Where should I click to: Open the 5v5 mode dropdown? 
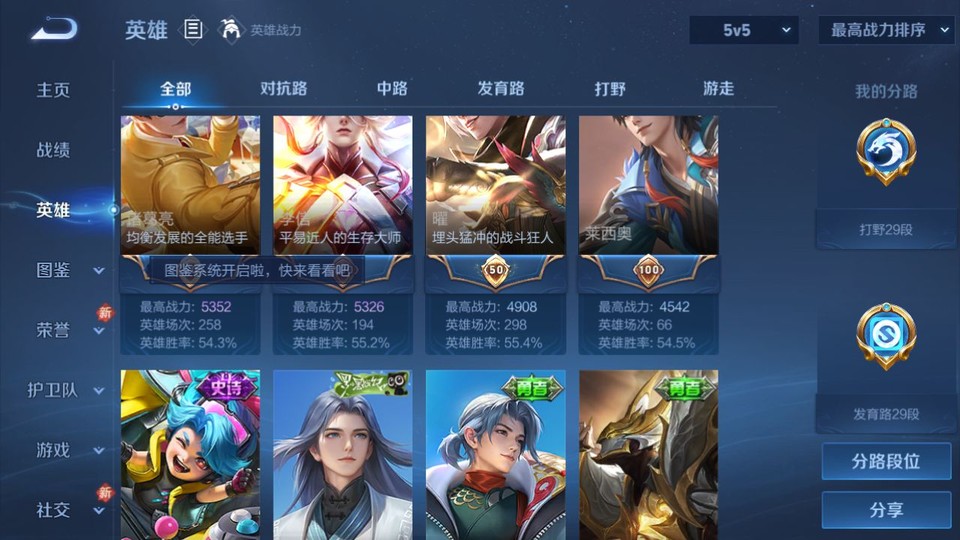[744, 30]
